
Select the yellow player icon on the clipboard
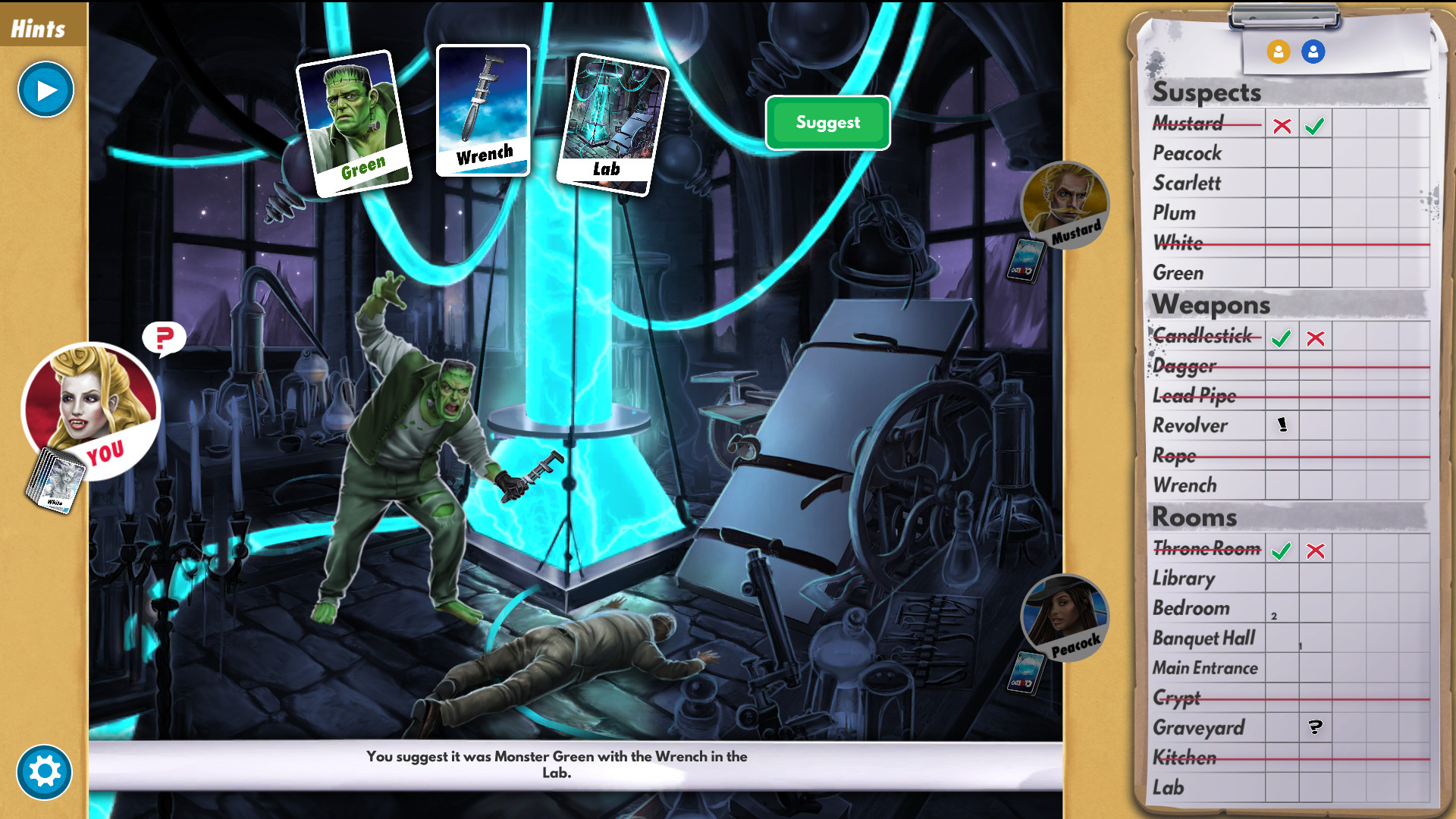[1279, 52]
